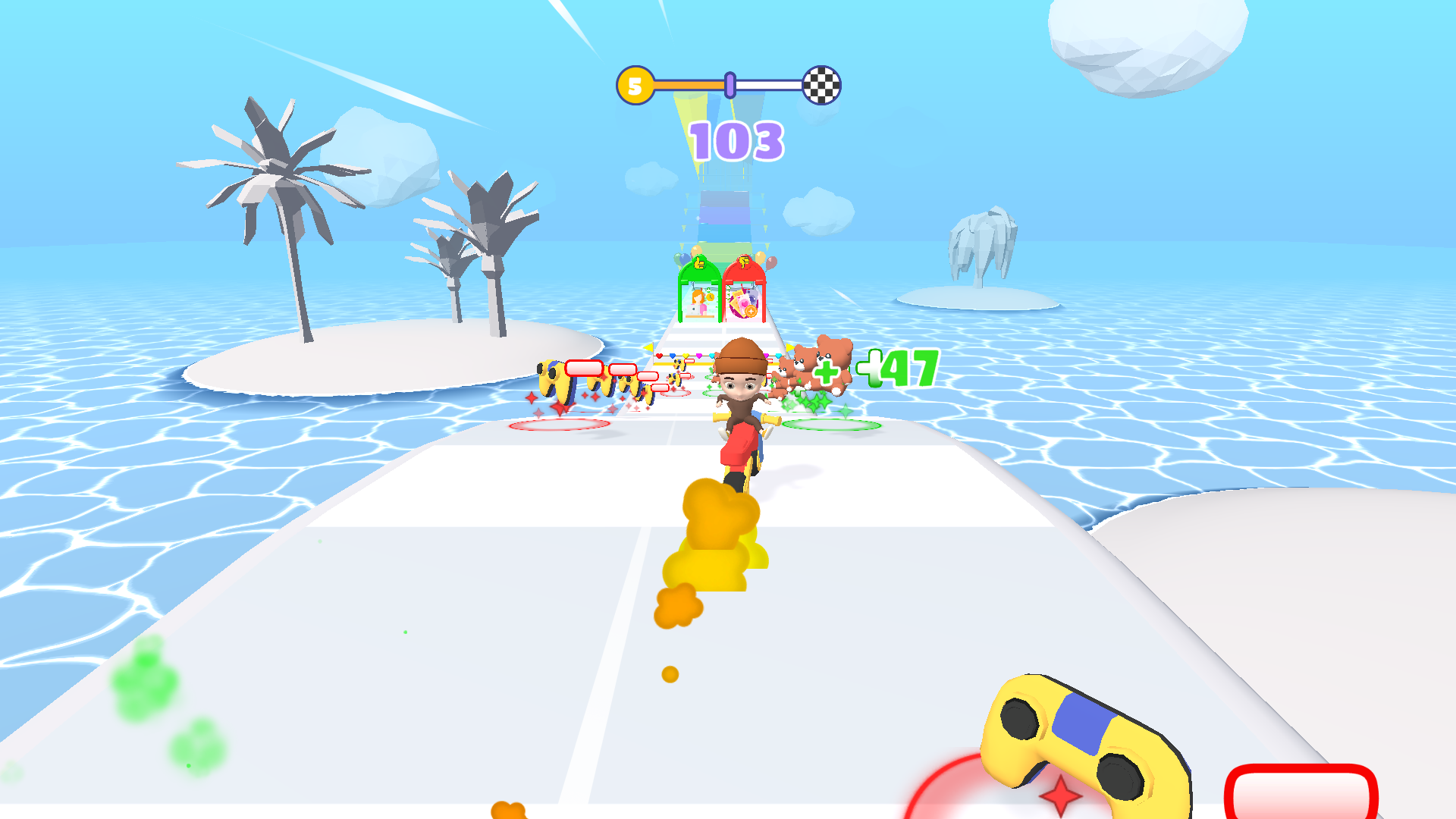Click the rider character on the bike

(742, 387)
